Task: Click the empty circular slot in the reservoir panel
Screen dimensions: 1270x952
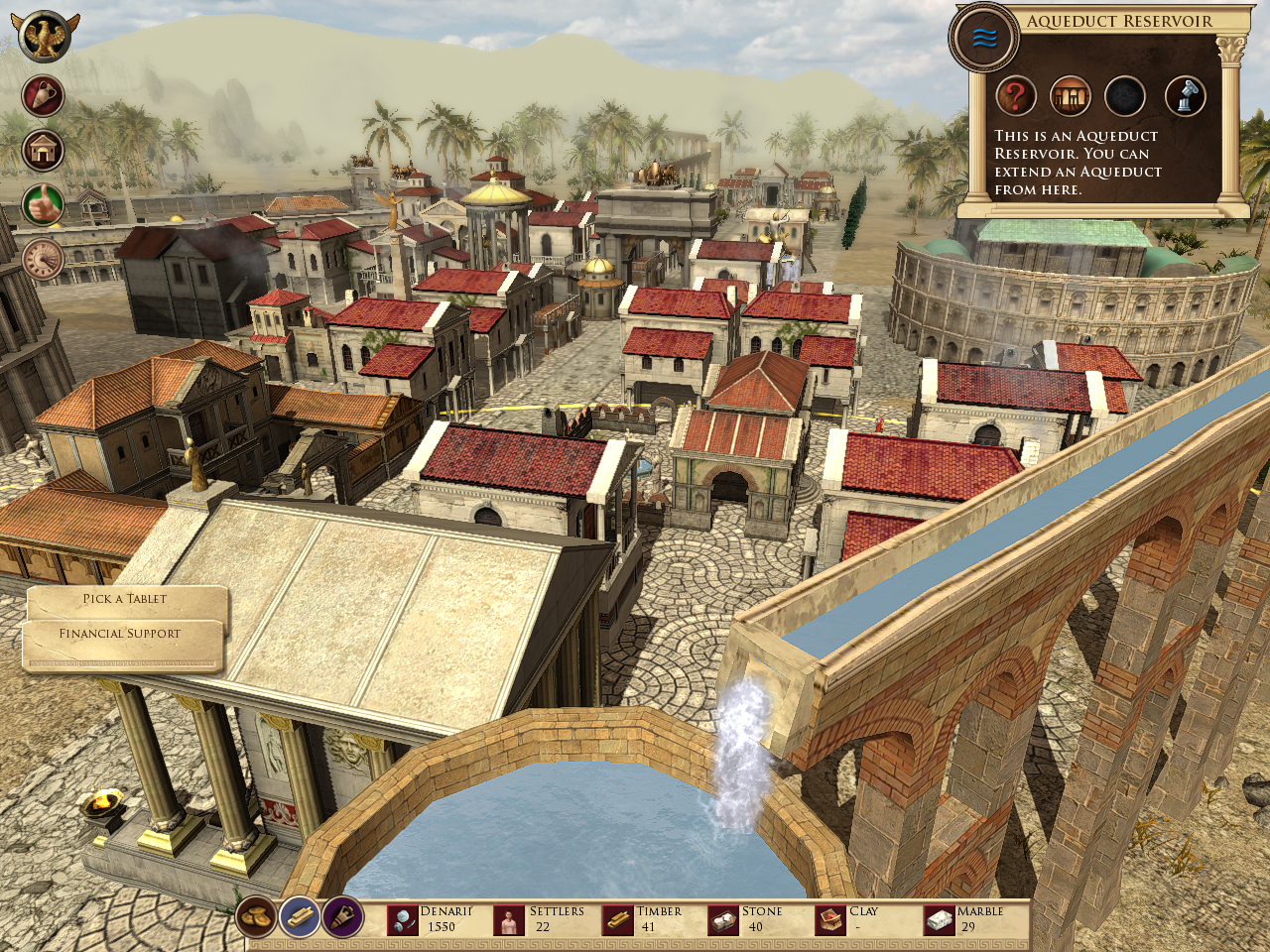Action: pos(1126,95)
